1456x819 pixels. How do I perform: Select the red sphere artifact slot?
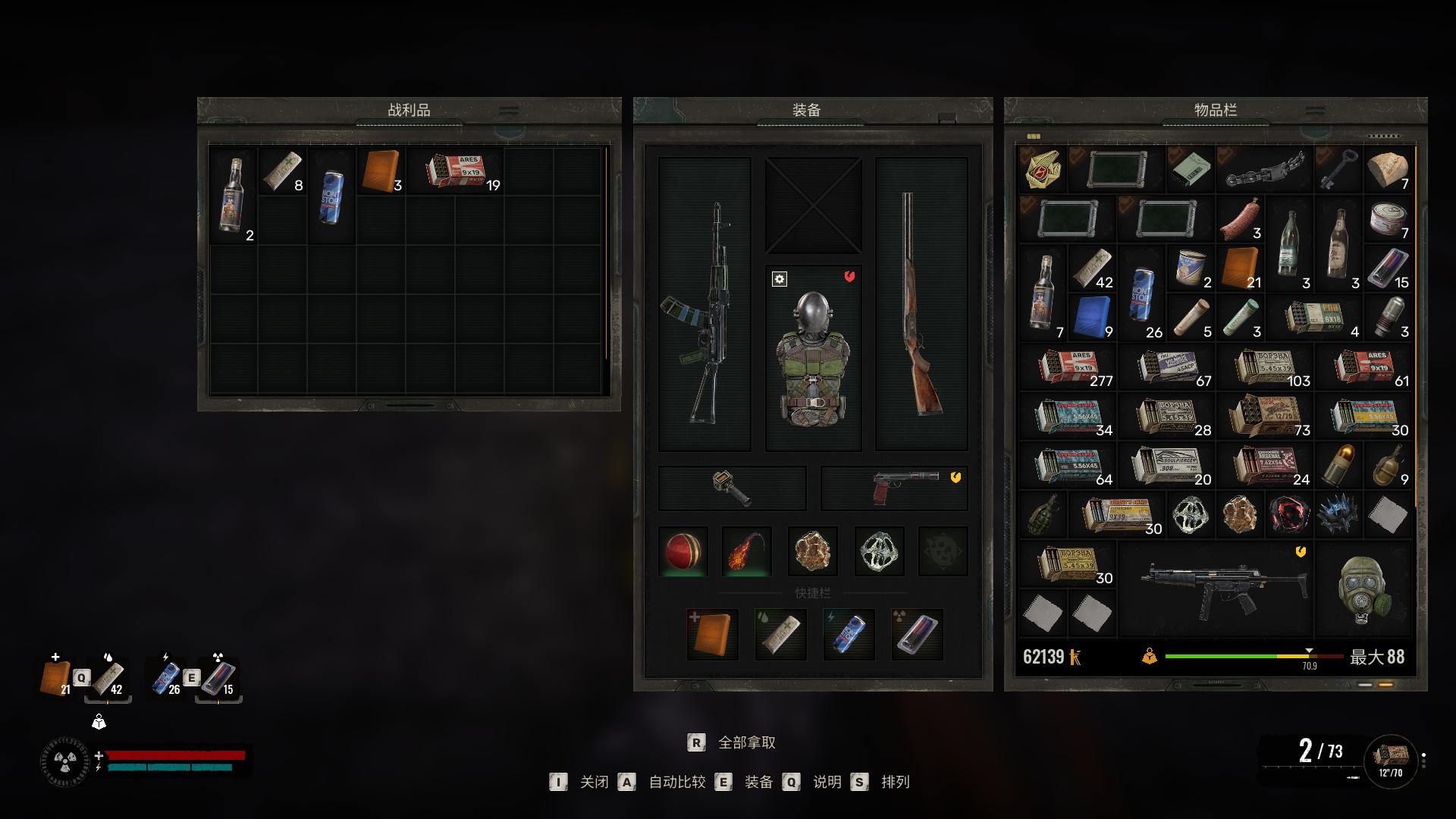[683, 551]
